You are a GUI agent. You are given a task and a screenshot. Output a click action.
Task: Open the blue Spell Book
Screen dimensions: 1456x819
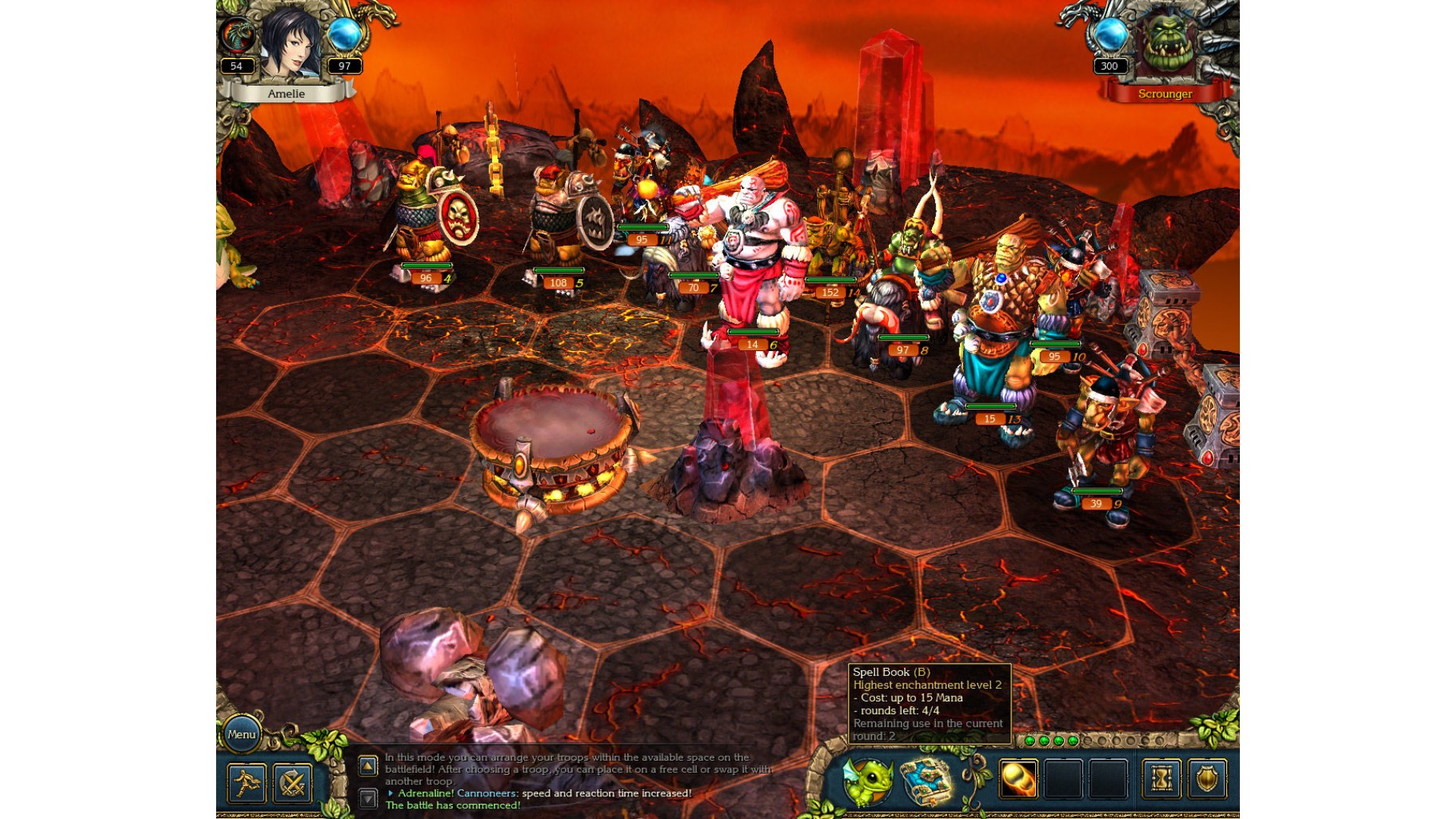coord(927,781)
